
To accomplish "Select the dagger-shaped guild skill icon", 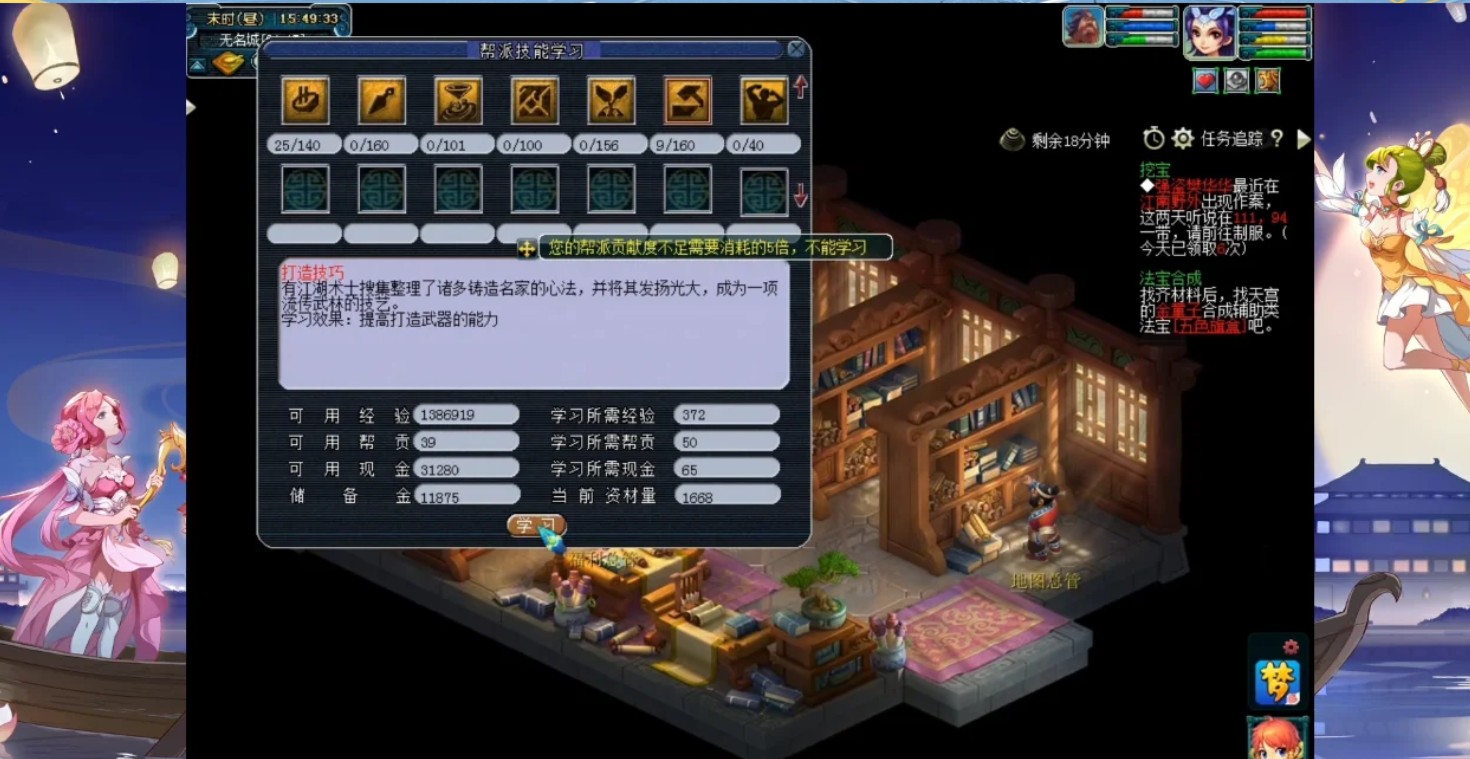I will tap(381, 100).
